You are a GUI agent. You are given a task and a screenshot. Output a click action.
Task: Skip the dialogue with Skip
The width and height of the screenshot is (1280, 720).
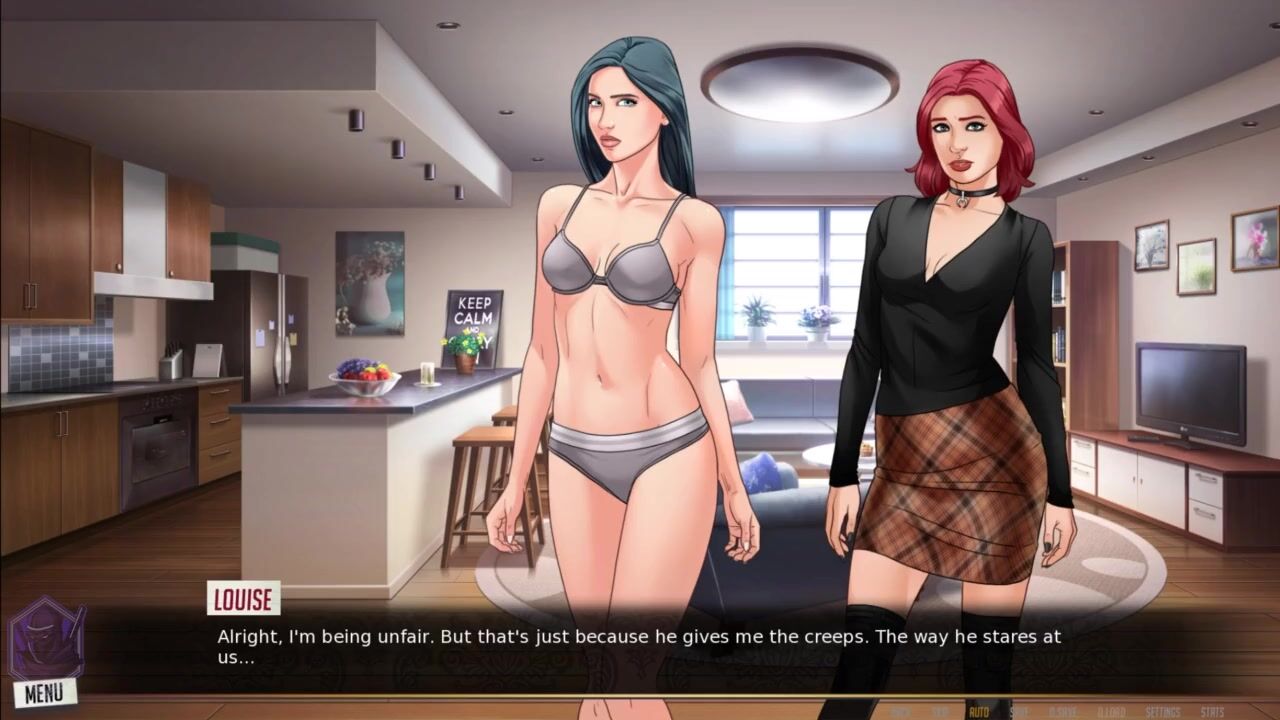point(940,712)
